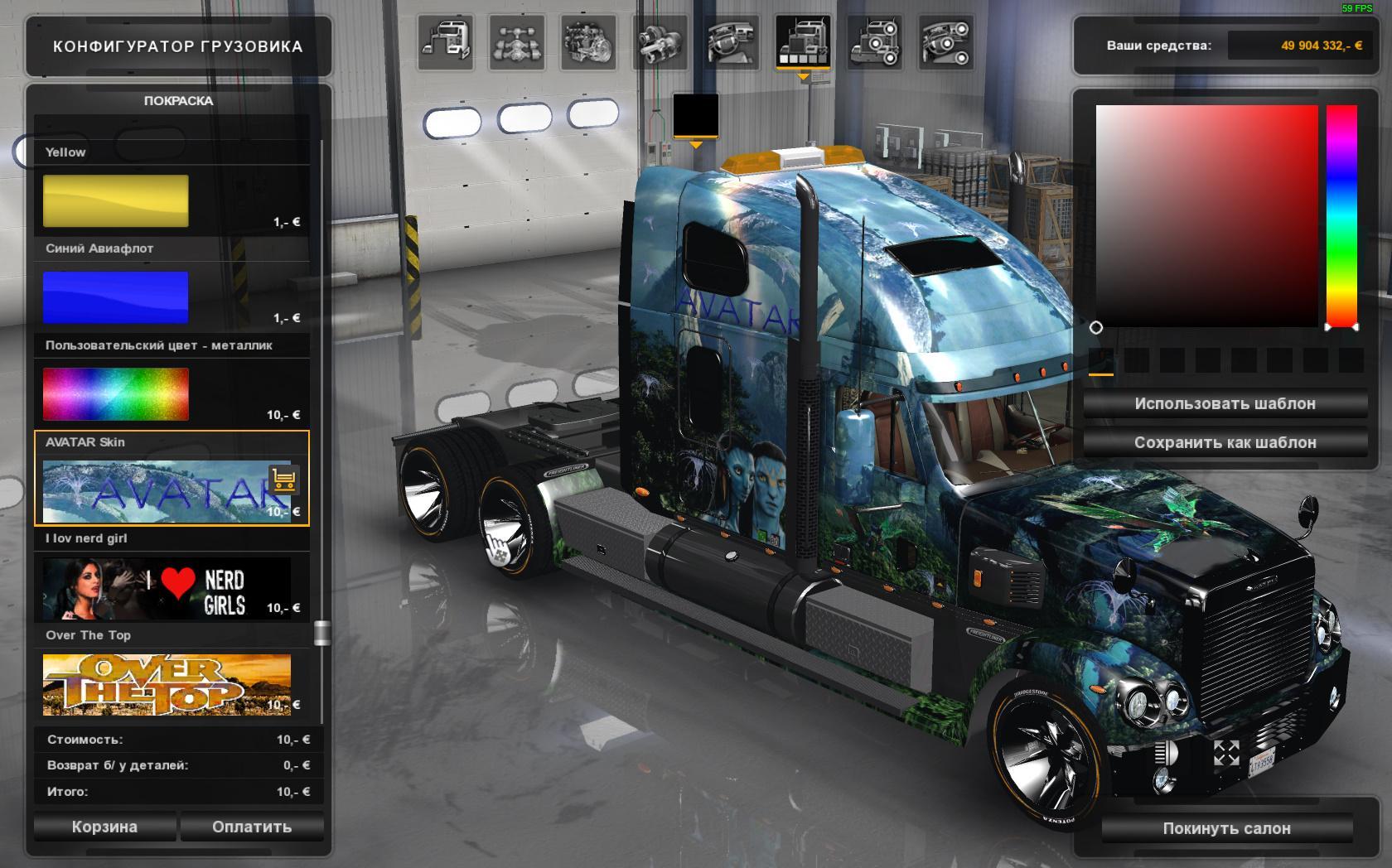Leave the shop via Покинуть салон

pyautogui.click(x=1226, y=828)
